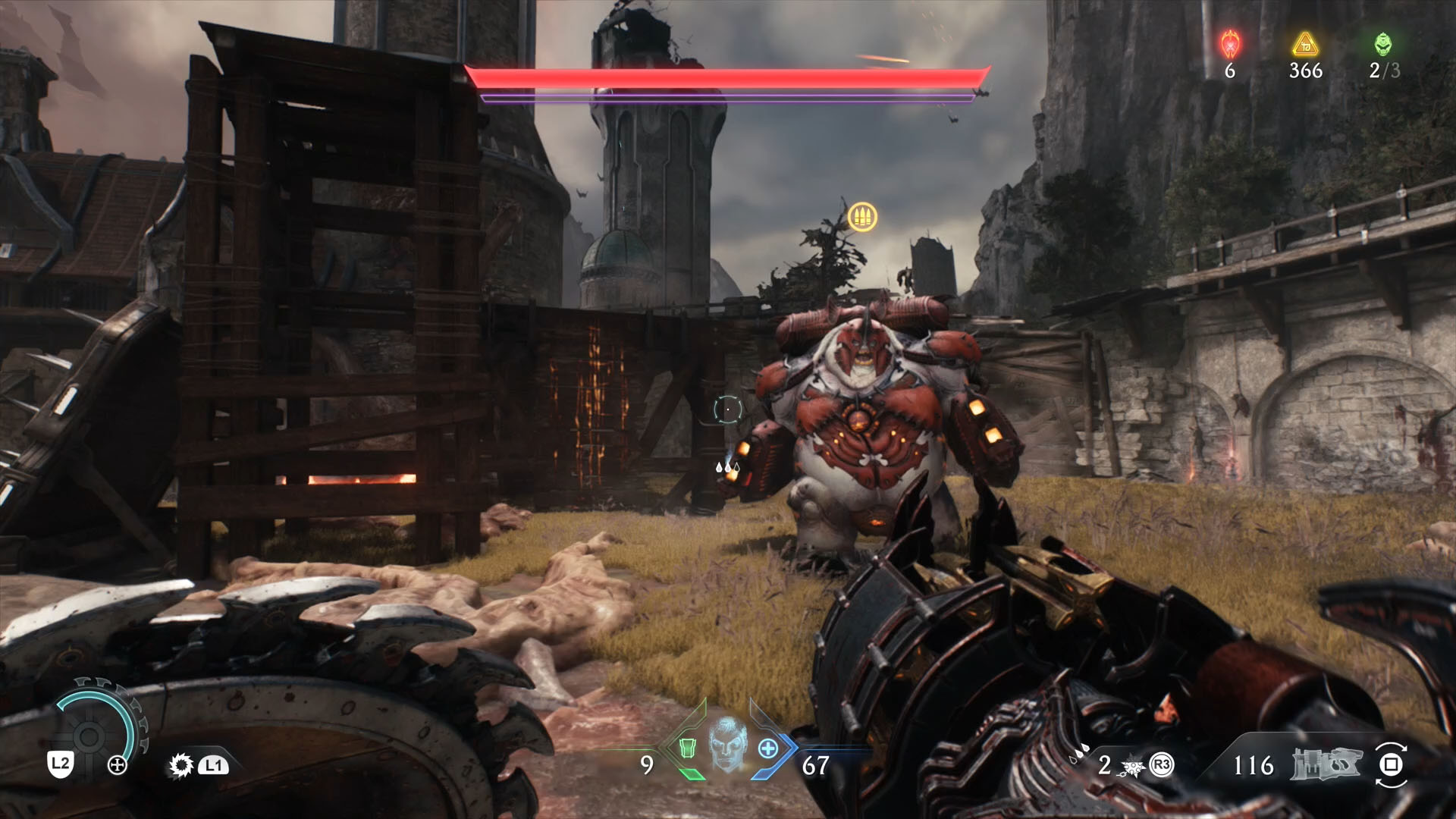Click the 2/3 extra lives counter
The image size is (1456, 819).
(1385, 71)
